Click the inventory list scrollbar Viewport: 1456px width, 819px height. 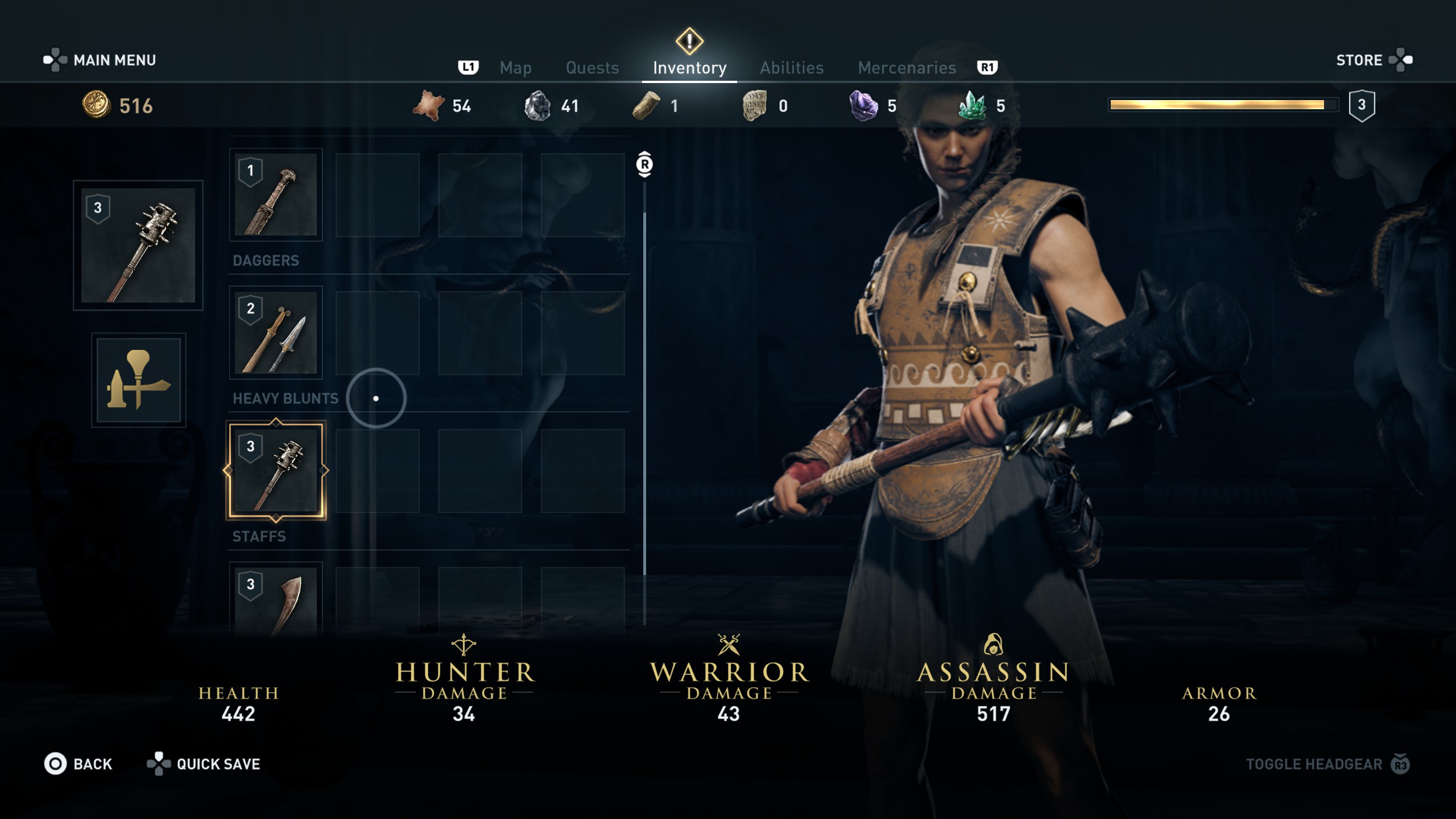click(644, 392)
